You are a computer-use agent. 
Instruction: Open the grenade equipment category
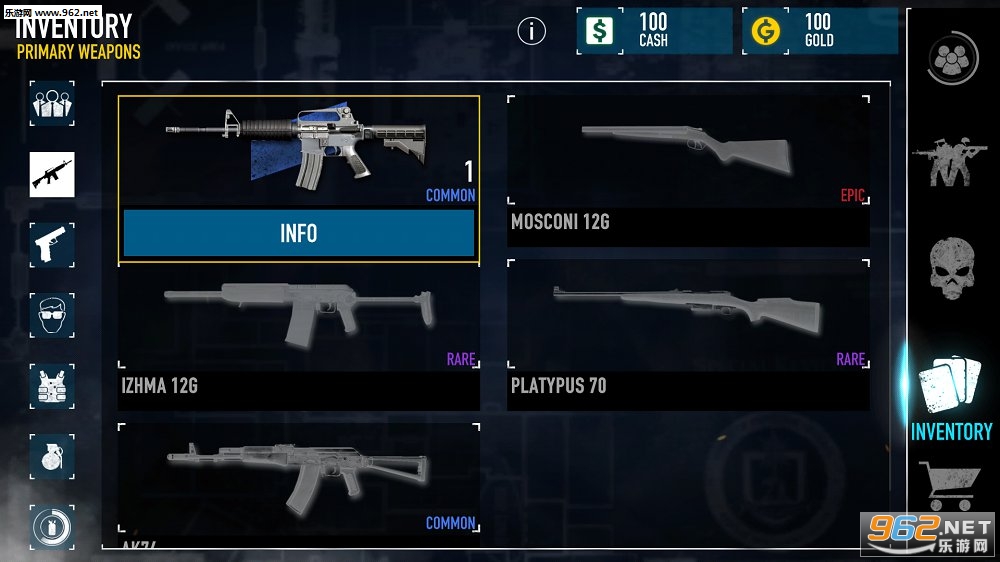pos(52,455)
